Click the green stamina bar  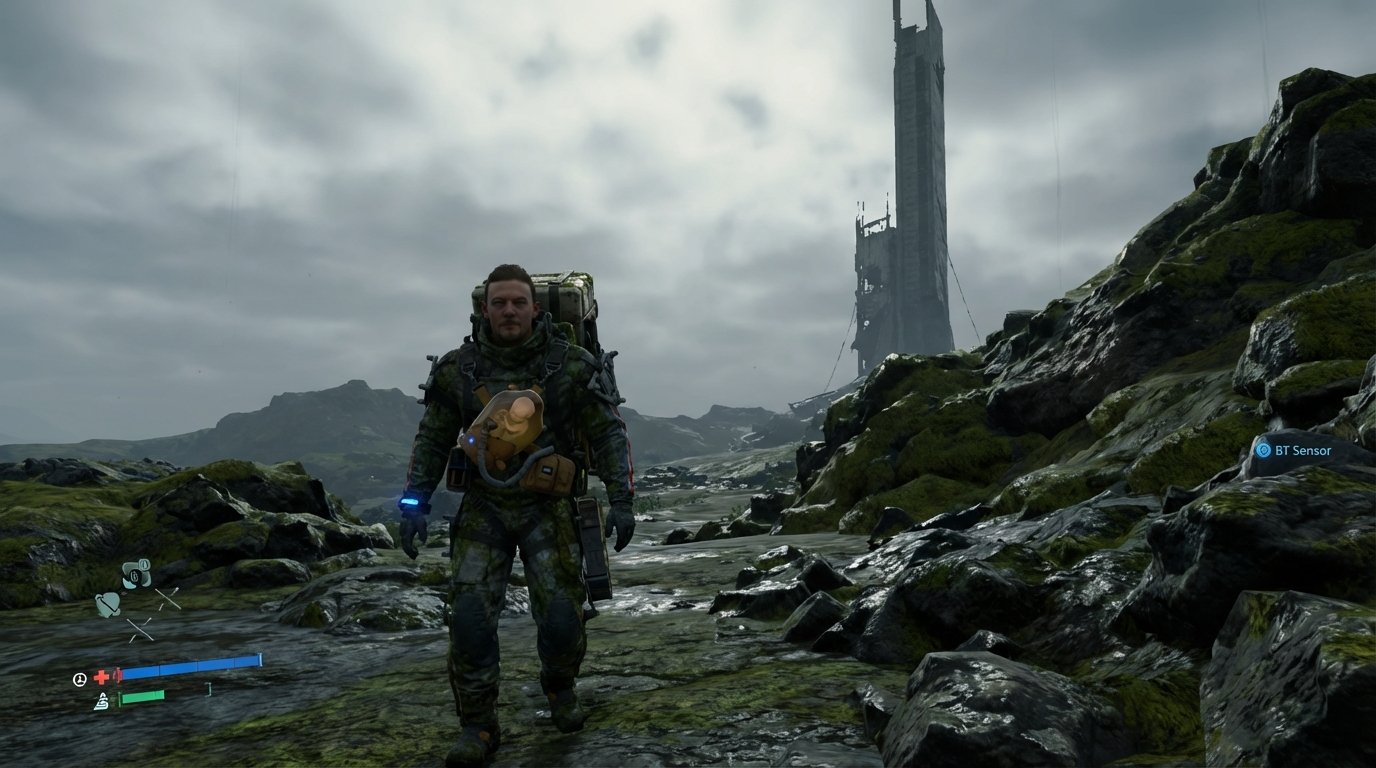pyautogui.click(x=142, y=696)
